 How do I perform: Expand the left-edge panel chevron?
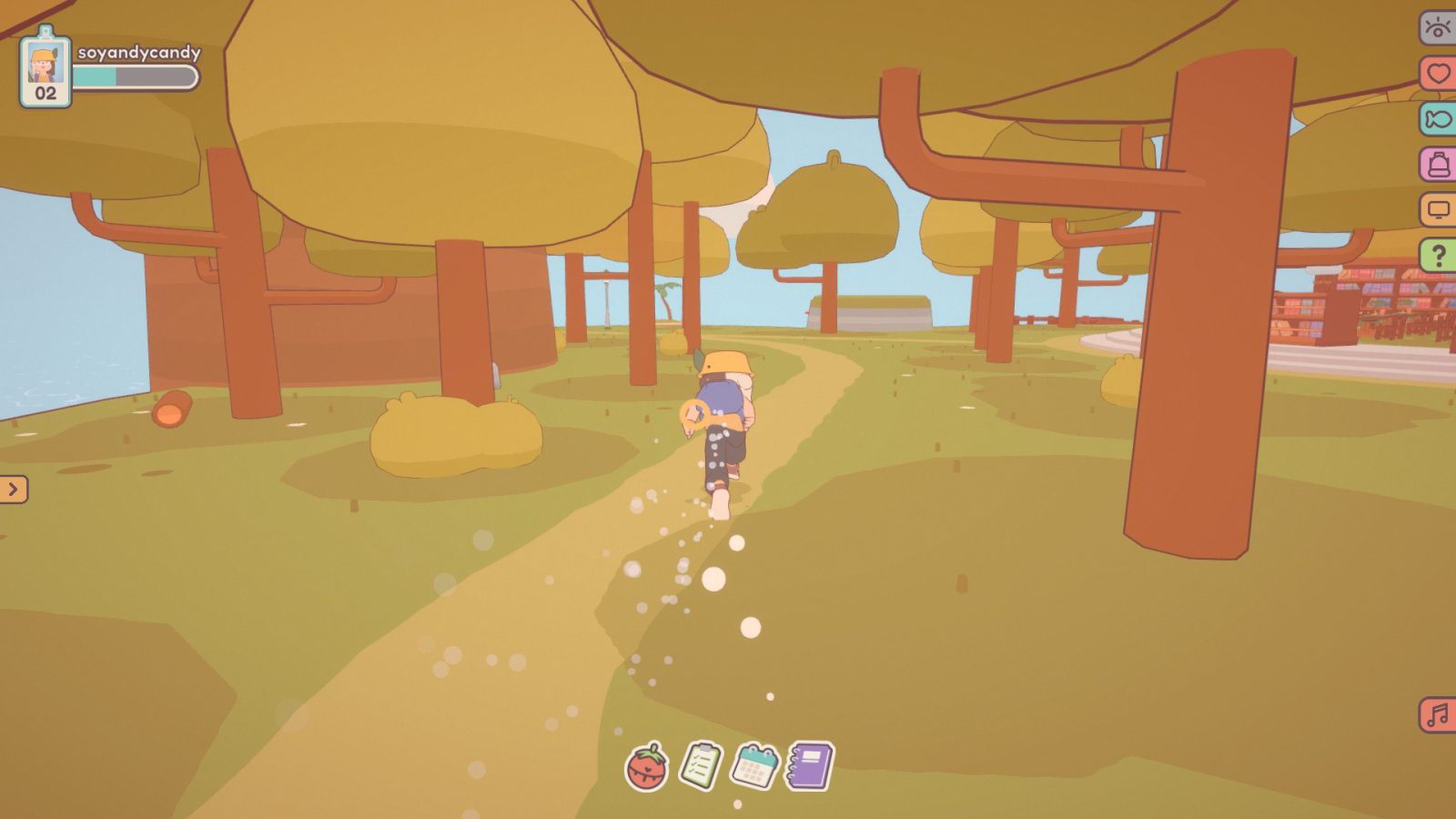[12, 490]
